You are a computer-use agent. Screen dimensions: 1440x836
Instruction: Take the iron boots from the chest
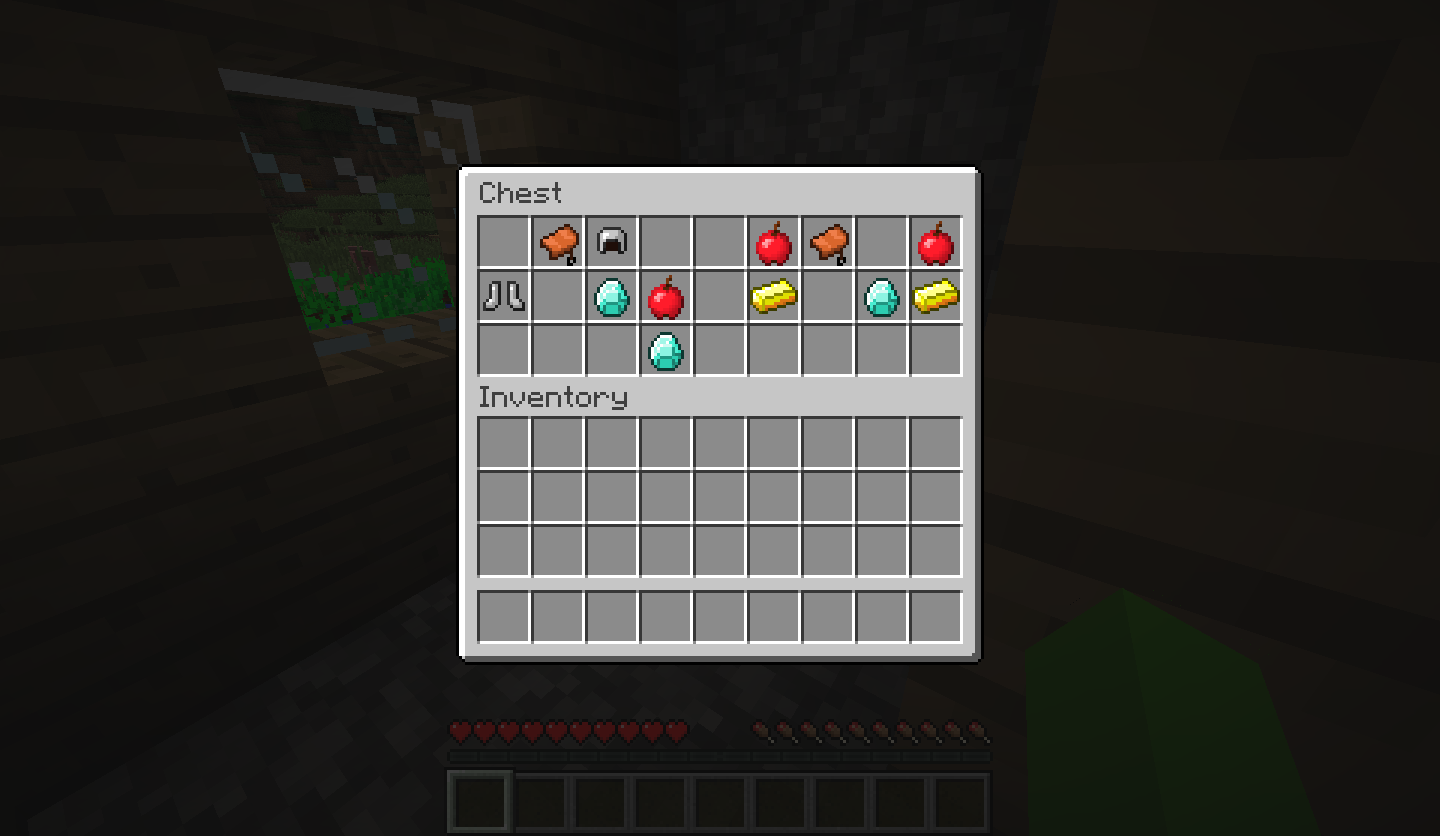pos(503,295)
